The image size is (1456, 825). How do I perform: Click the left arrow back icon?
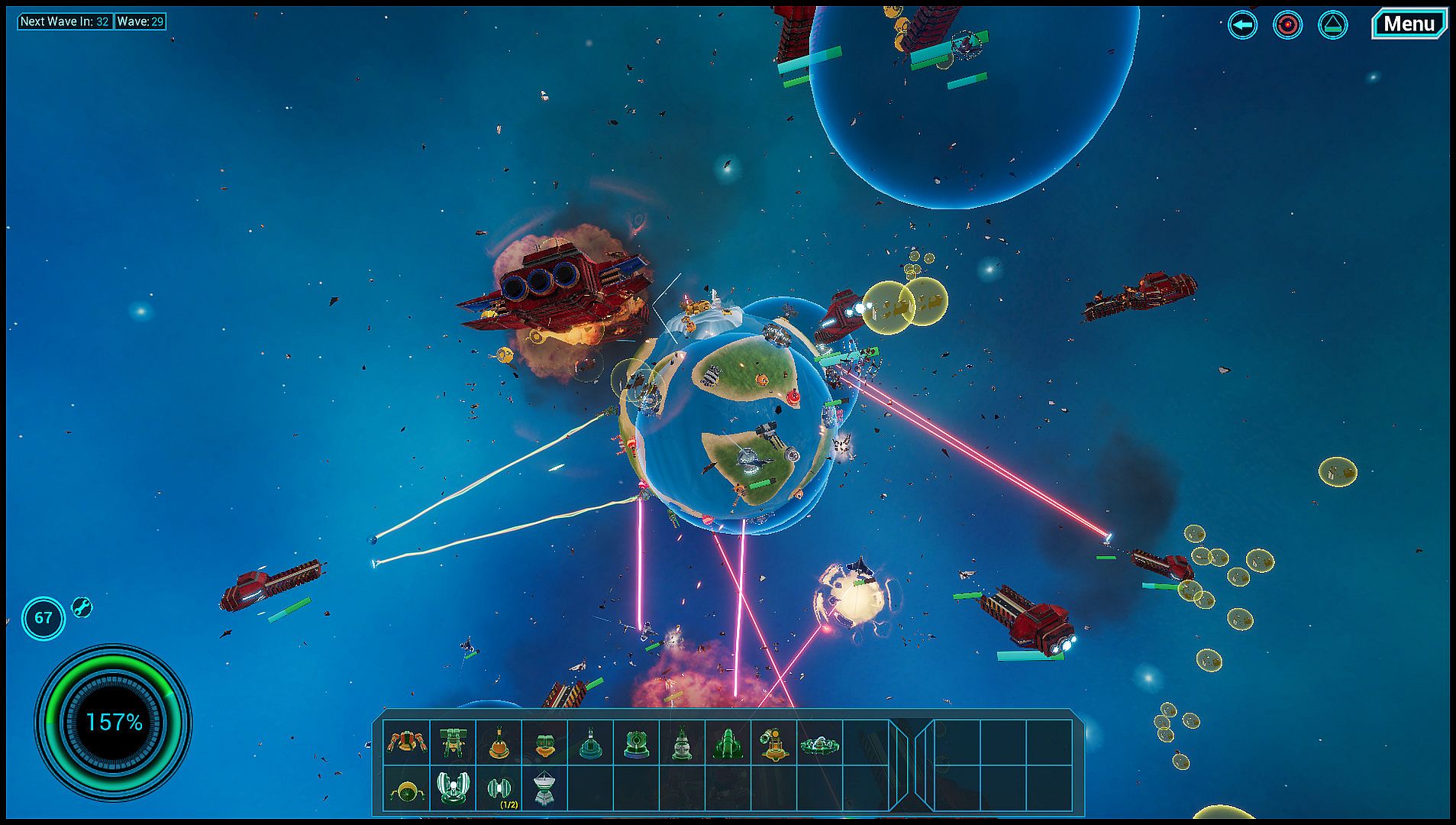[x=1242, y=25]
